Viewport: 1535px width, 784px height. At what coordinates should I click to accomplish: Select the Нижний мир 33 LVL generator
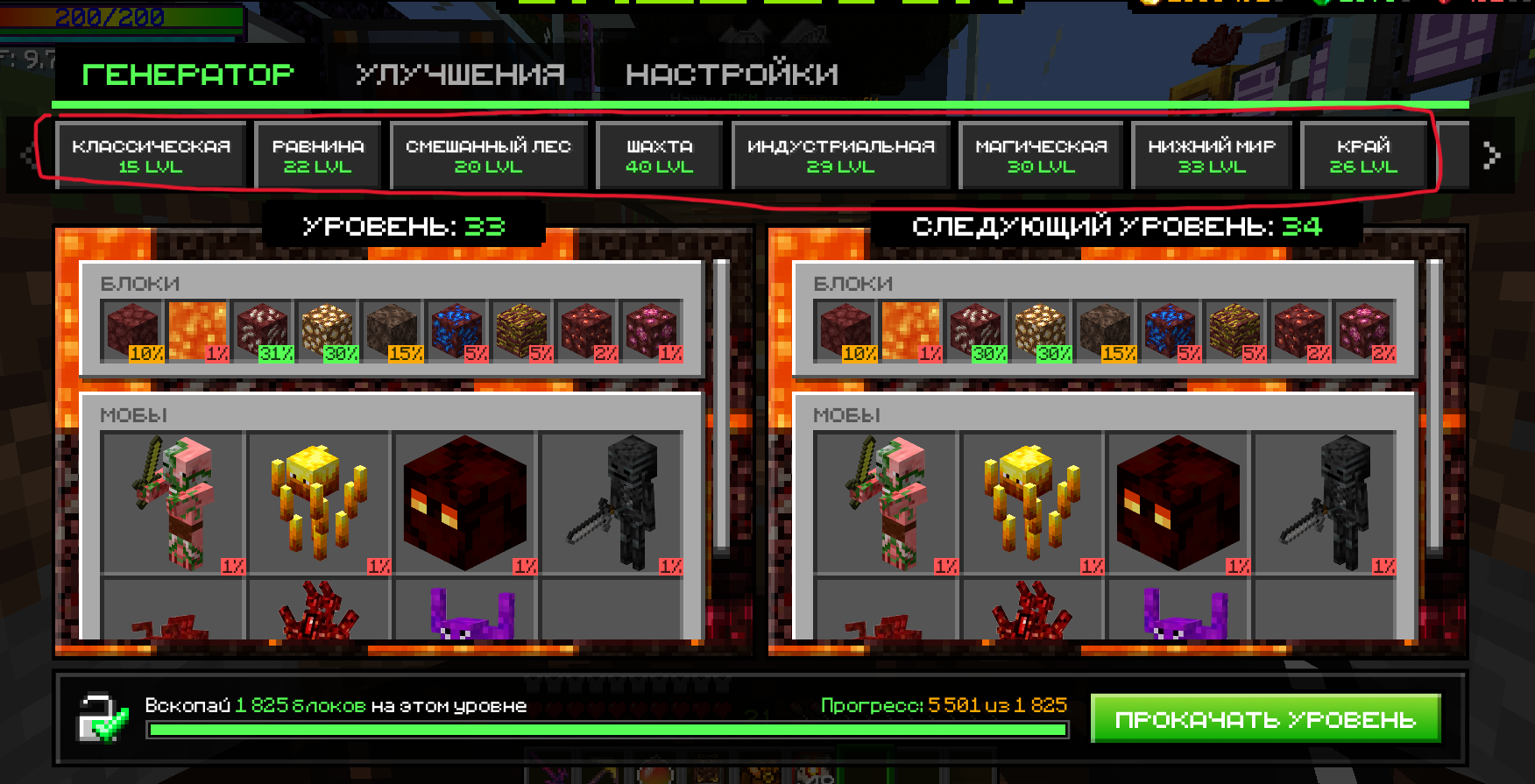1212,155
